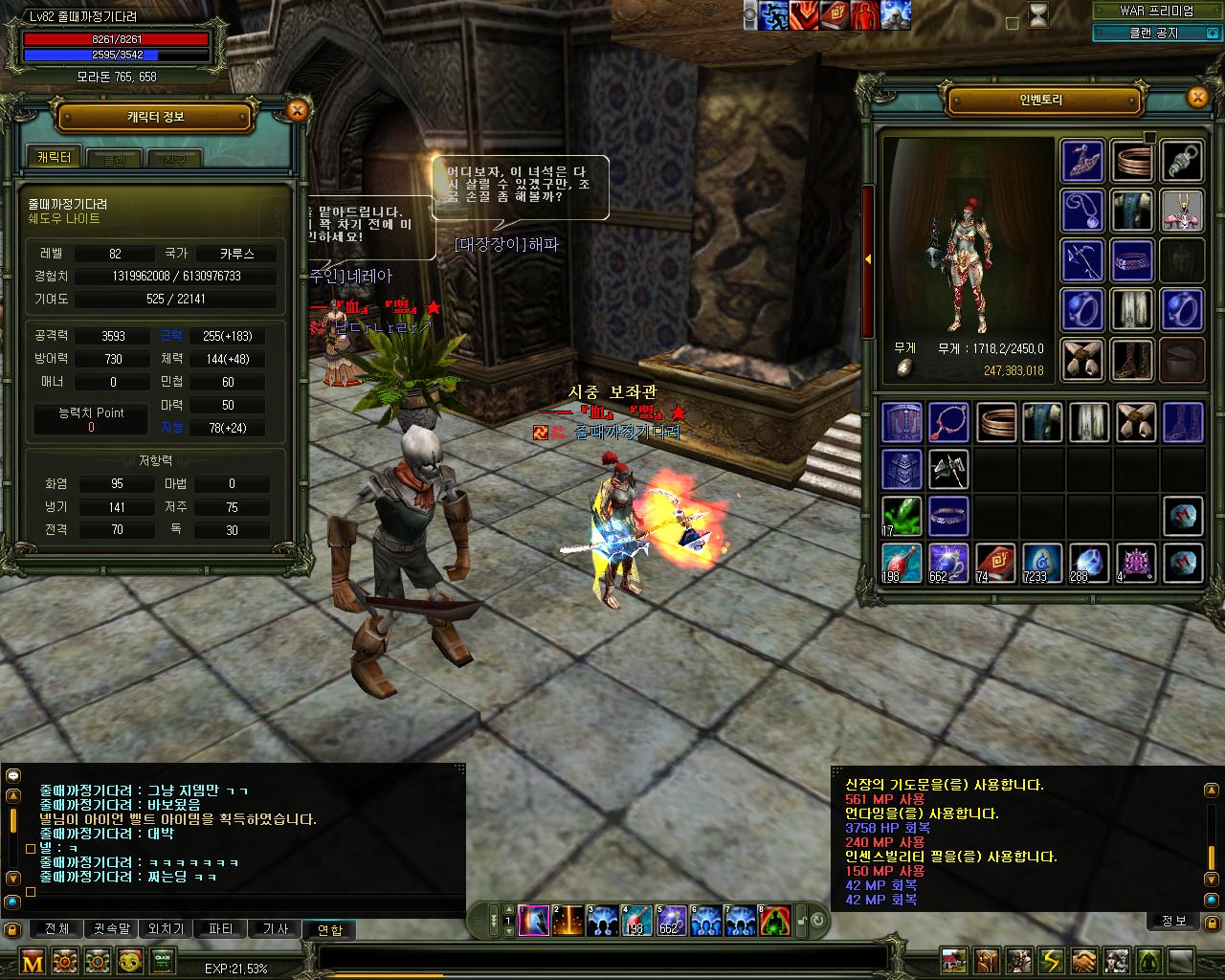1225x980 pixels.
Task: Switch to the 클랜 tab
Action: coord(116,159)
